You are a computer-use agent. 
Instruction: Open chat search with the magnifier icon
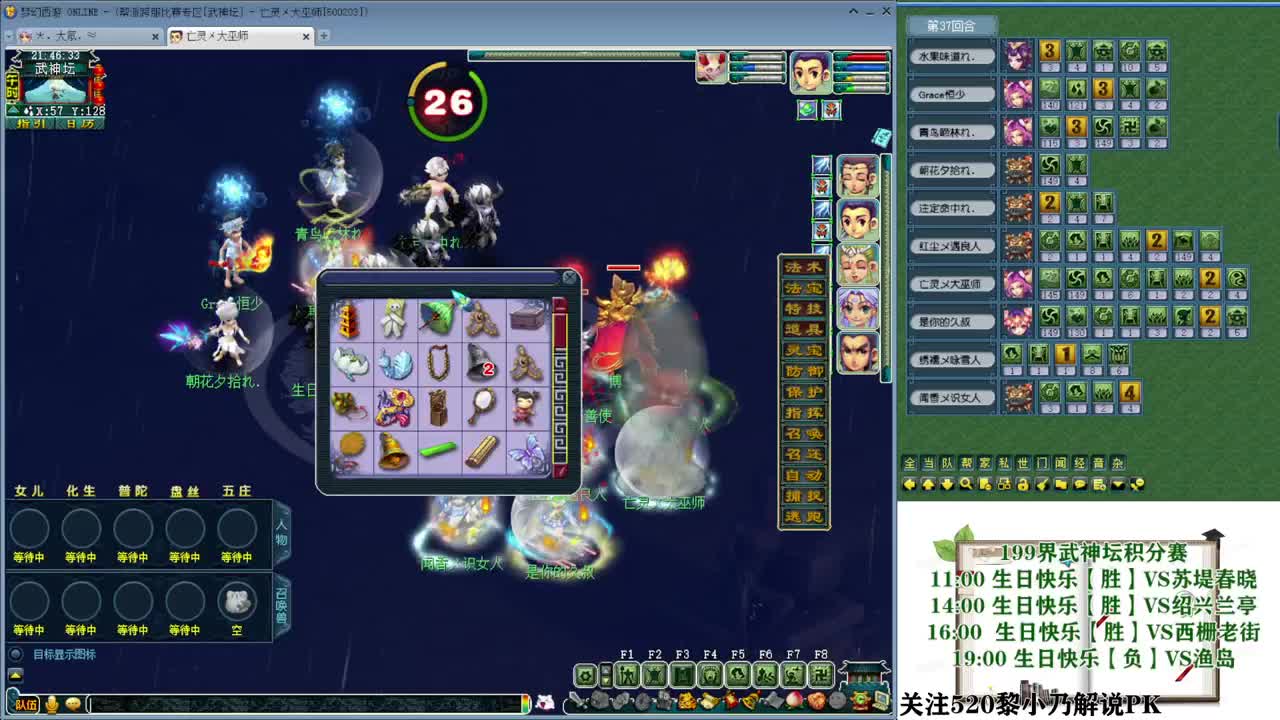click(x=964, y=484)
